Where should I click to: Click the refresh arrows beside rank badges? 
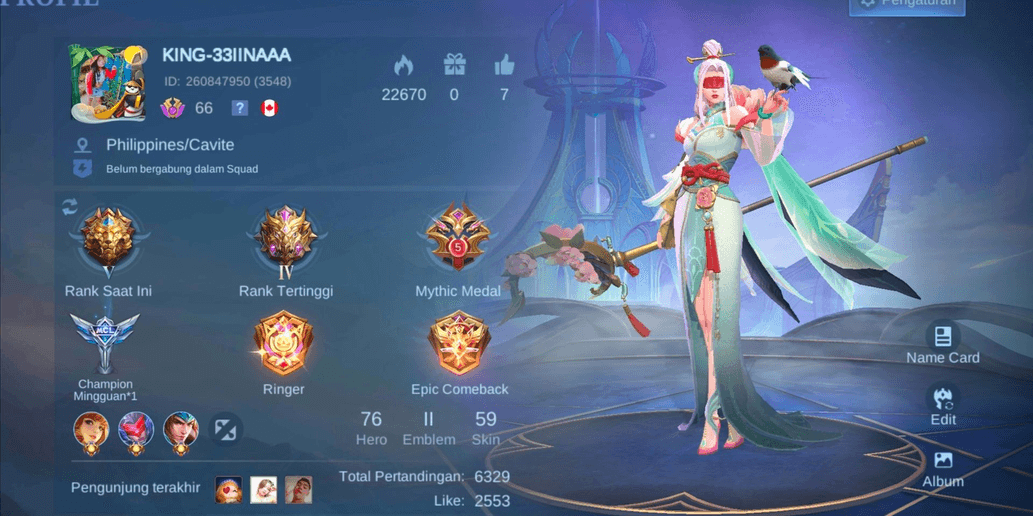[70, 206]
